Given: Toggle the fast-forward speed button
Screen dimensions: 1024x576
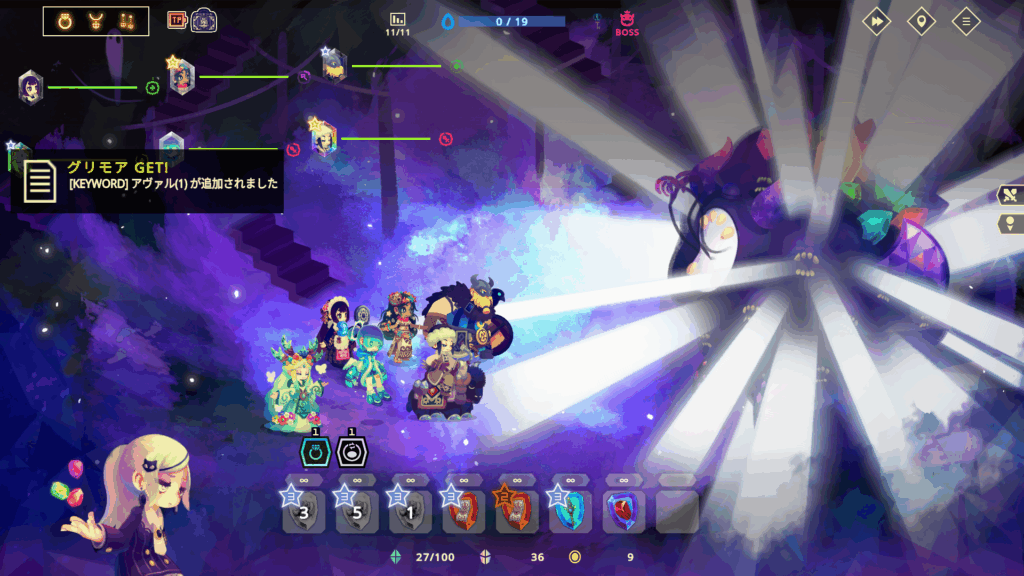Looking at the screenshot, I should (876, 21).
